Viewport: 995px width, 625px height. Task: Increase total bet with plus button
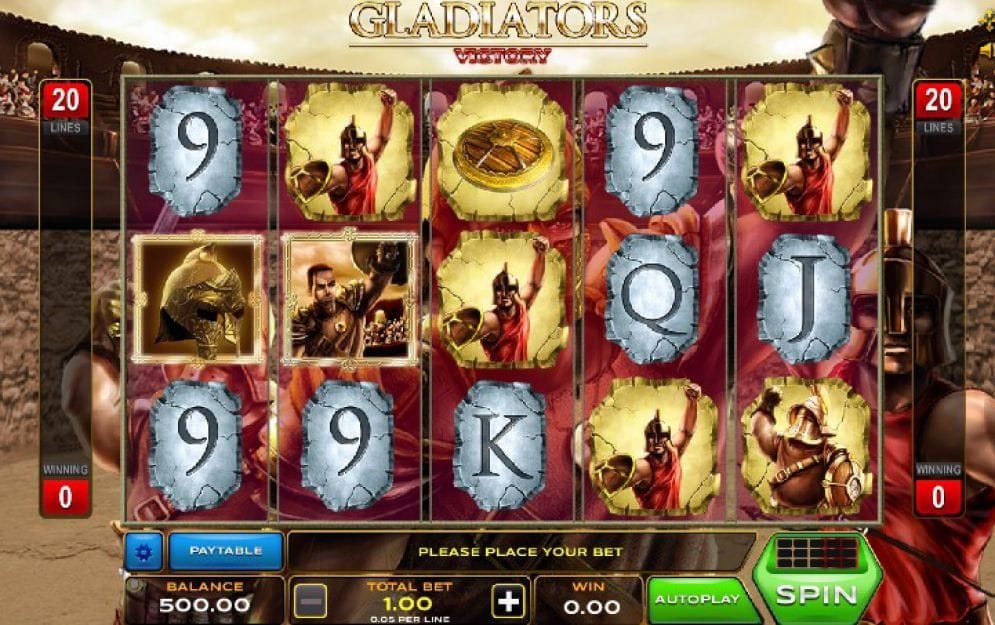click(x=509, y=602)
